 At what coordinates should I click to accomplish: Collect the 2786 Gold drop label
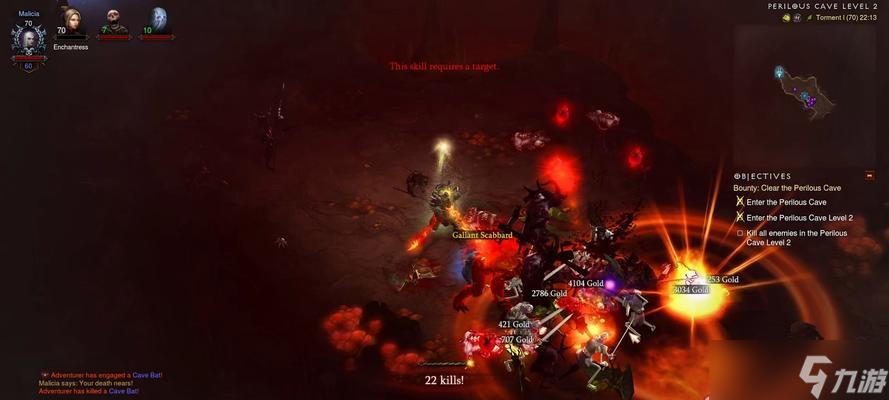click(549, 293)
